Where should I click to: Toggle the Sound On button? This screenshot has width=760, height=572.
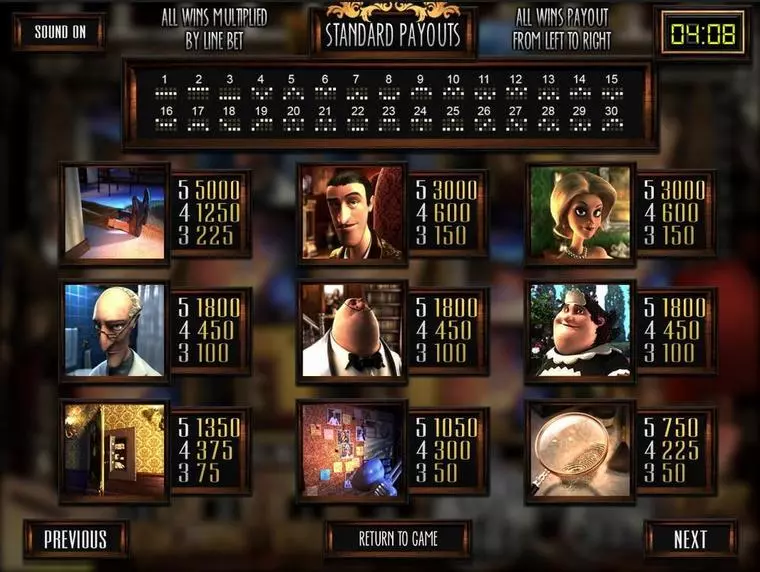[x=59, y=32]
